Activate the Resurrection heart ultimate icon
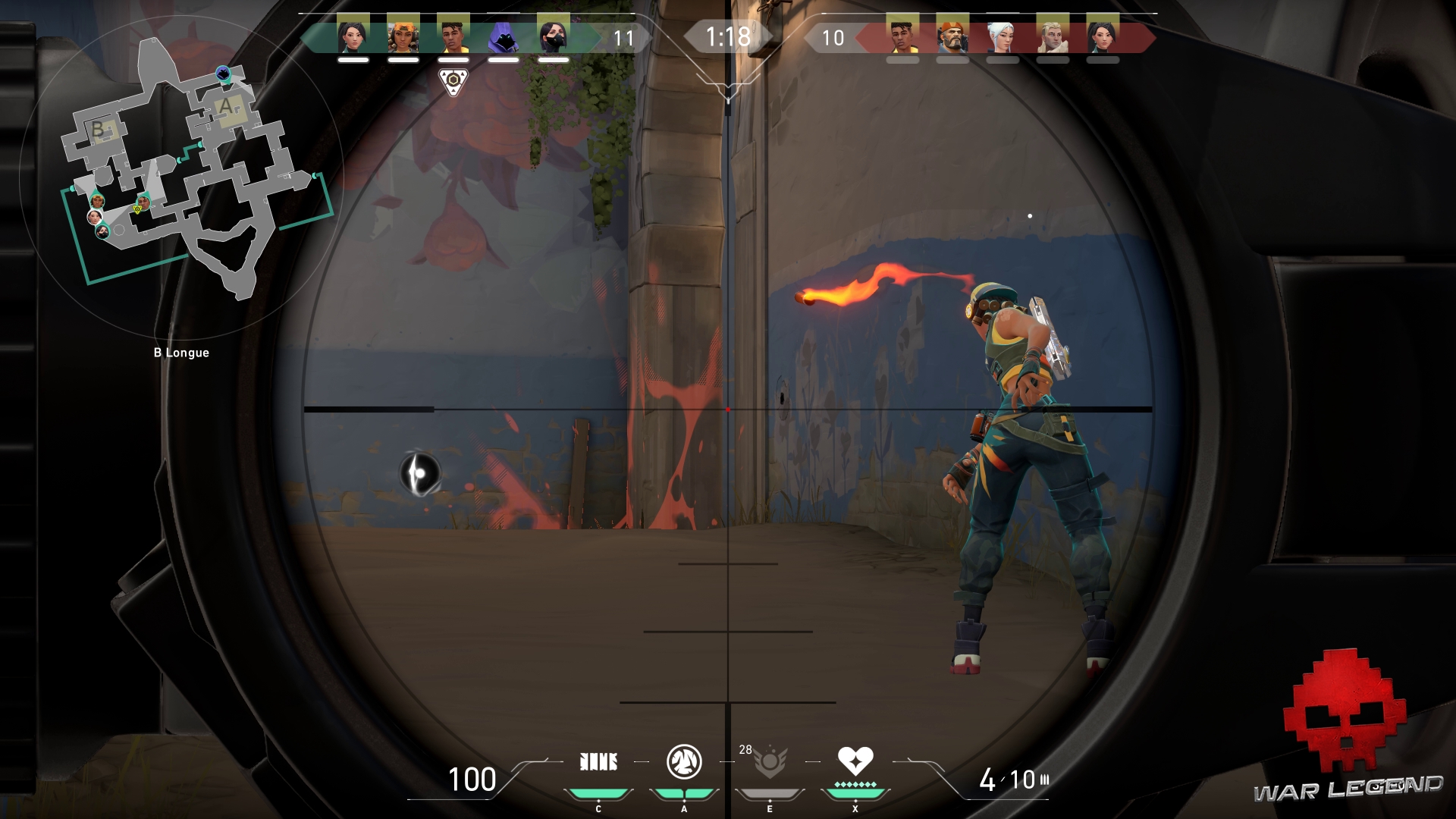The image size is (1456, 819). (x=855, y=761)
